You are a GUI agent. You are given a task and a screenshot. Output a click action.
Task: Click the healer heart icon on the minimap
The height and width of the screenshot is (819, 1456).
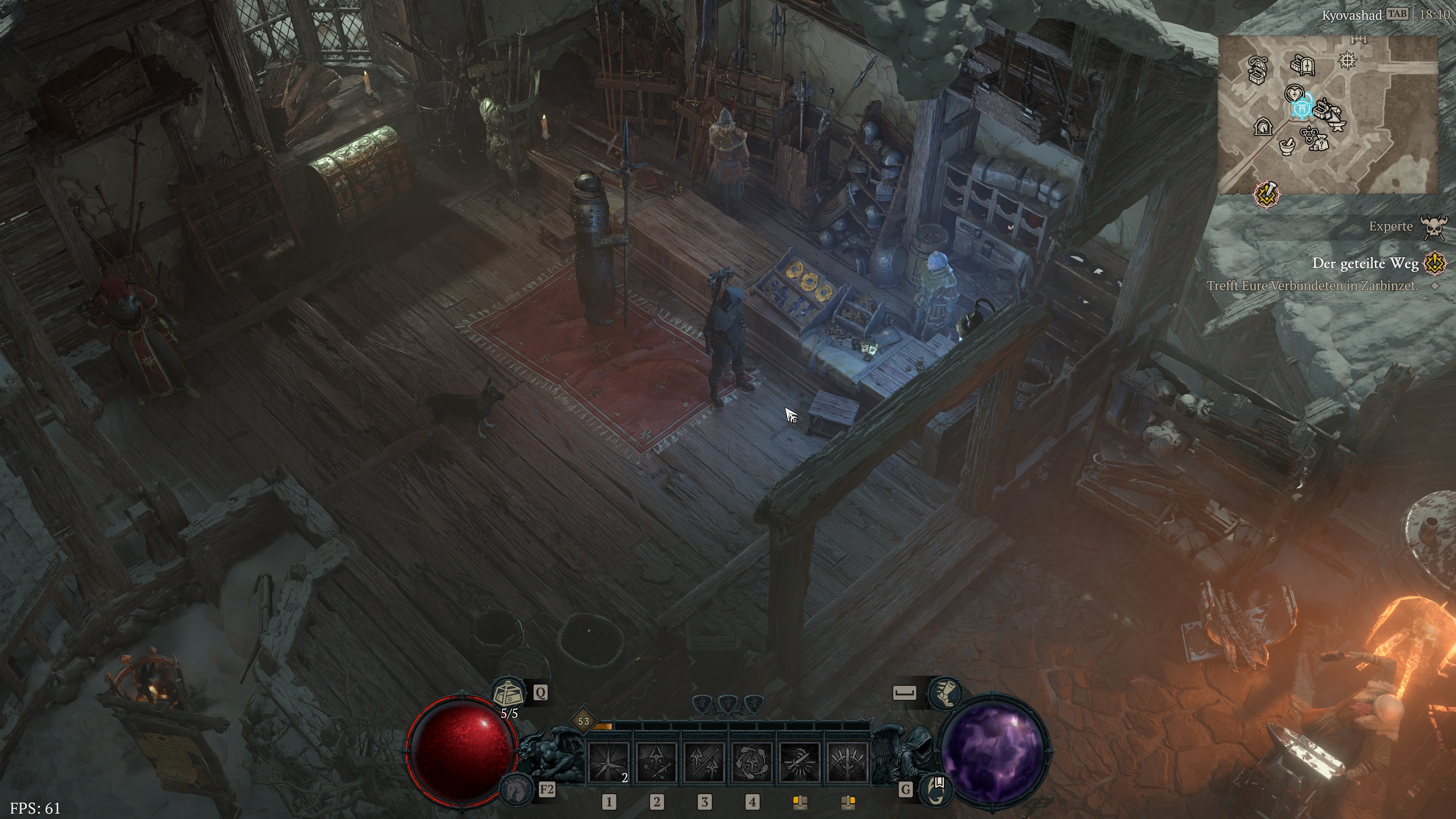1294,93
